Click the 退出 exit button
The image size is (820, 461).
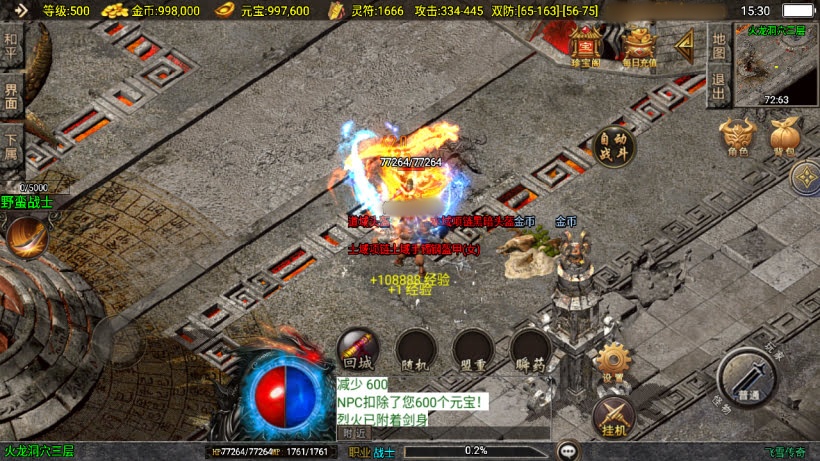pos(718,84)
